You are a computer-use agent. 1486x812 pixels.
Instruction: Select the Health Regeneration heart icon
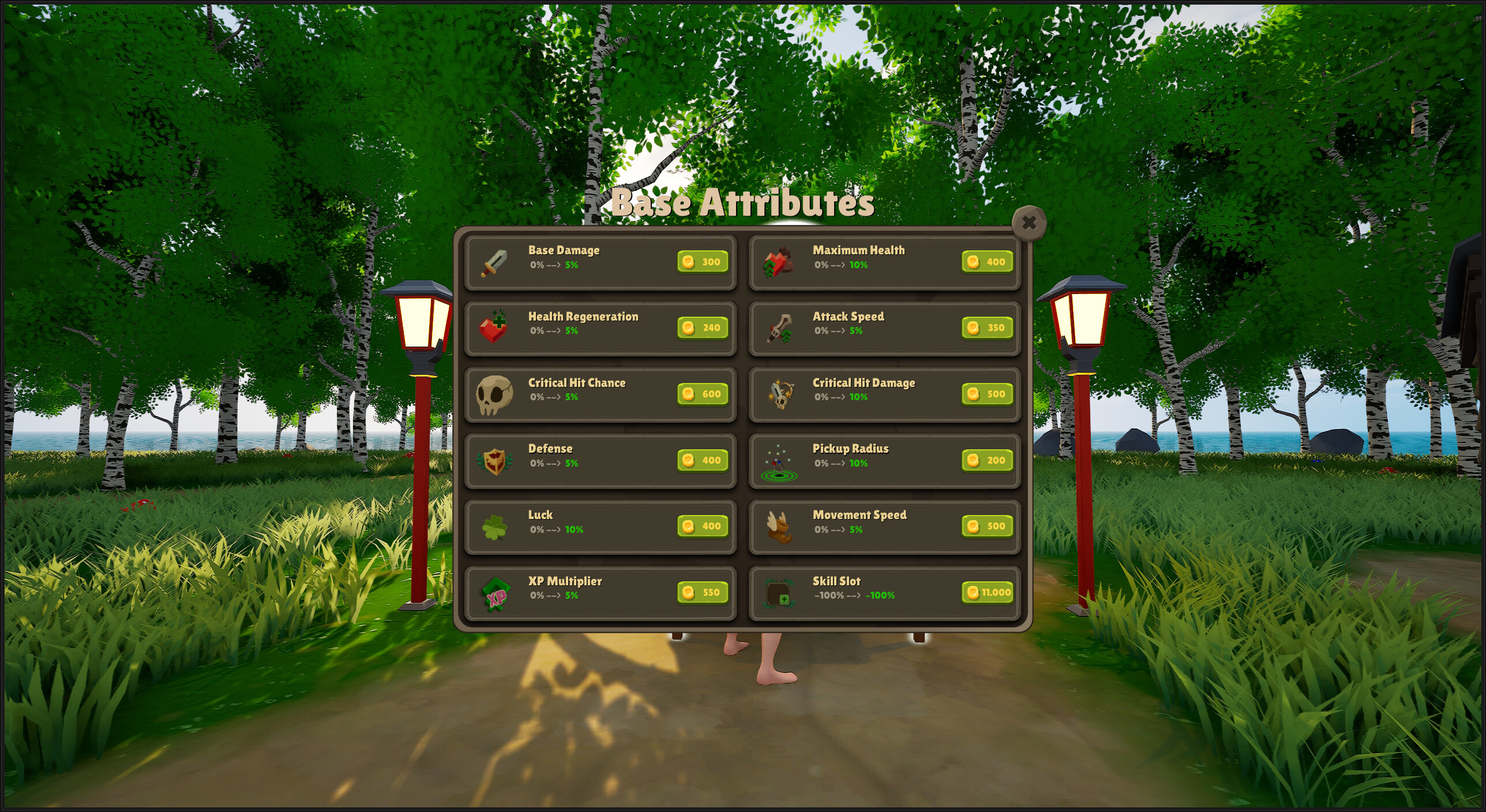pyautogui.click(x=493, y=329)
